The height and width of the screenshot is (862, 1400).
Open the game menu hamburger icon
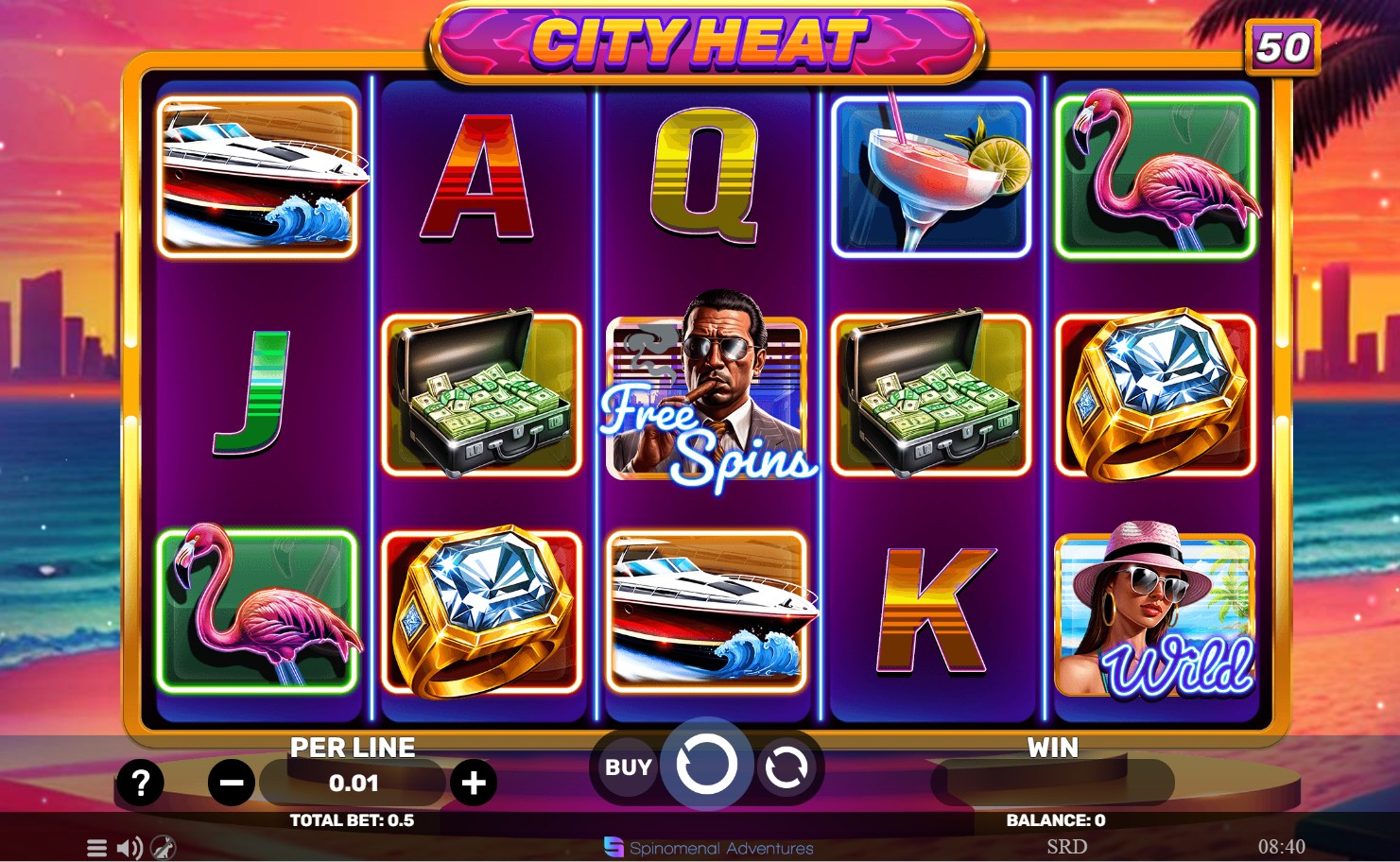click(x=97, y=848)
